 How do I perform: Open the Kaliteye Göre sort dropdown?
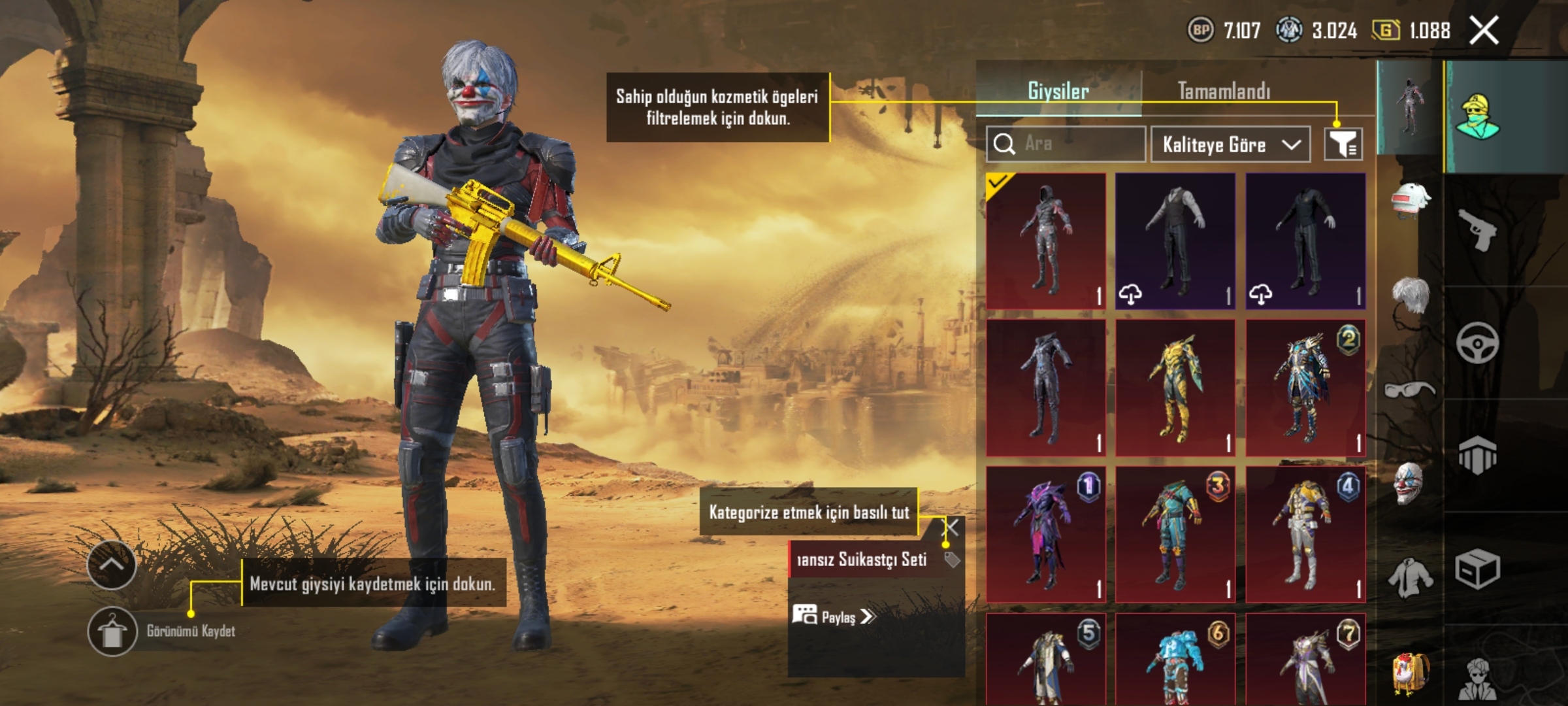[1230, 144]
